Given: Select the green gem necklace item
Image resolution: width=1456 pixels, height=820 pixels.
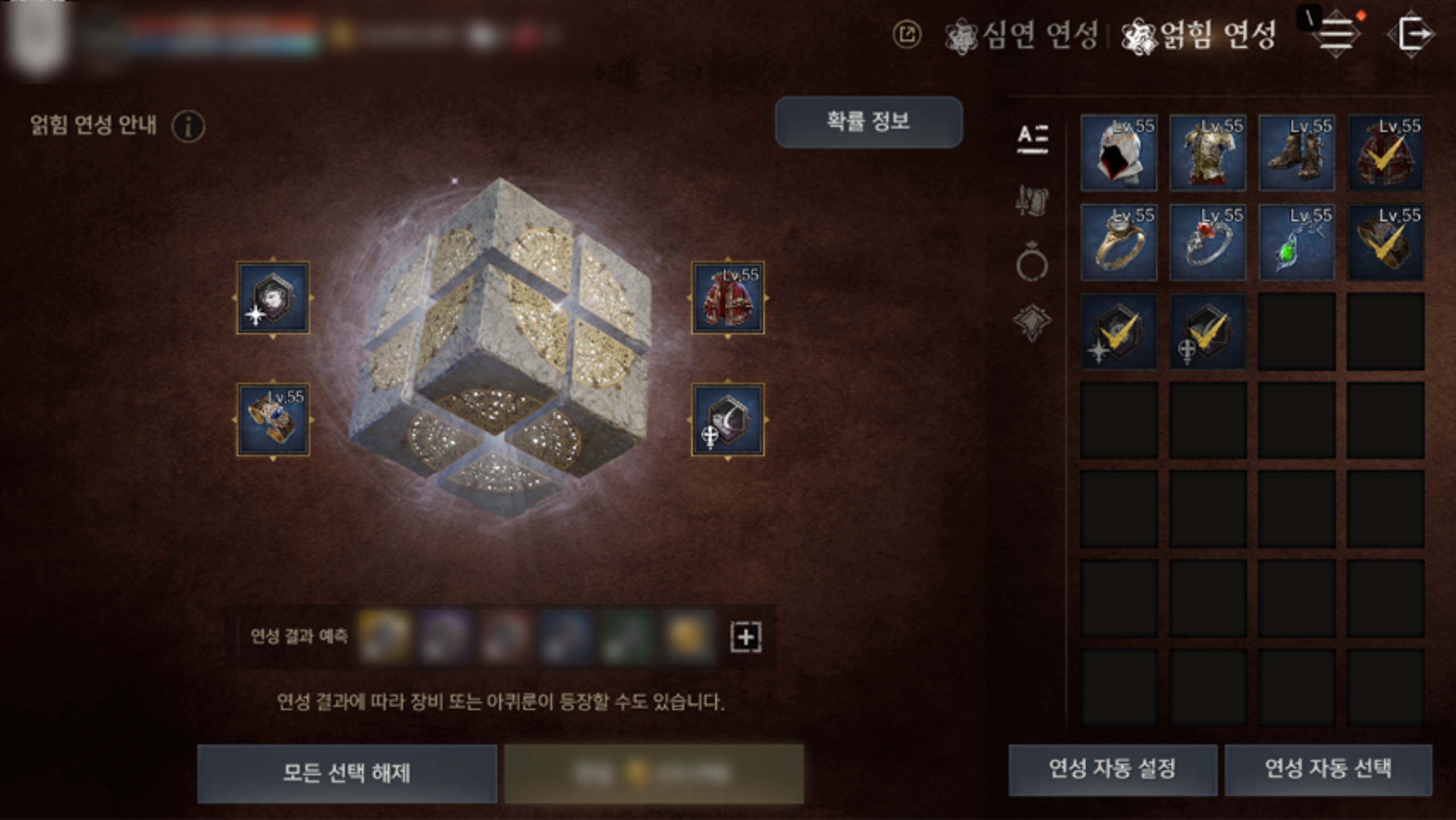Looking at the screenshot, I should click(x=1297, y=242).
